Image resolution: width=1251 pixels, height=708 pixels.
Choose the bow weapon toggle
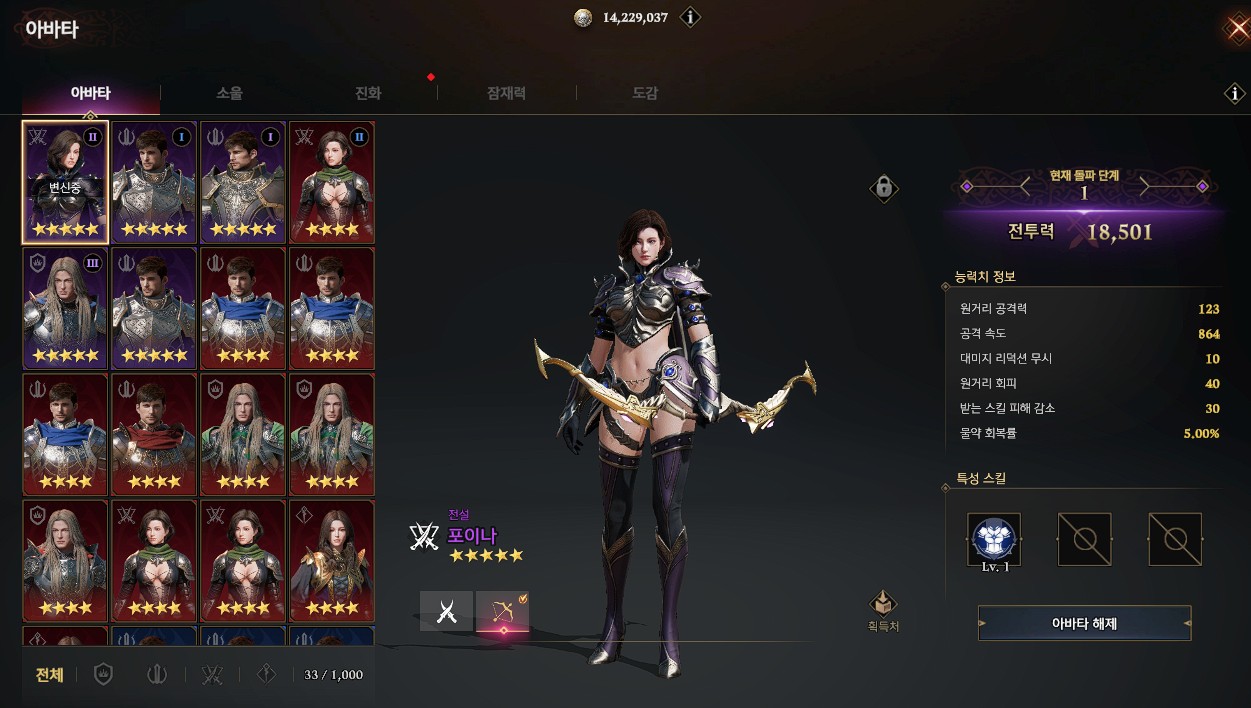tap(502, 611)
